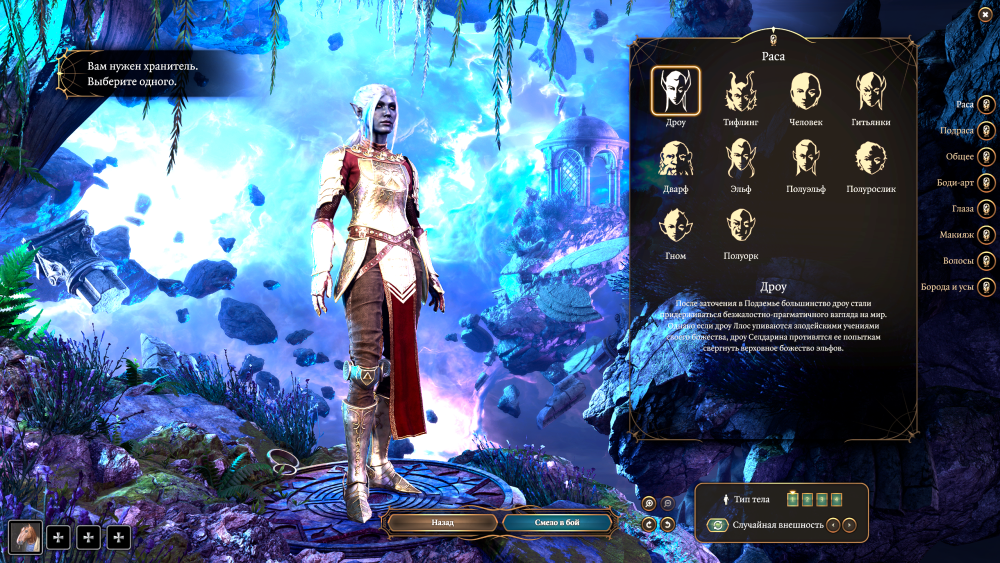Image resolution: width=1000 pixels, height=563 pixels.
Task: Select the Githyanki (Гитьянки) race
Action: 871,92
